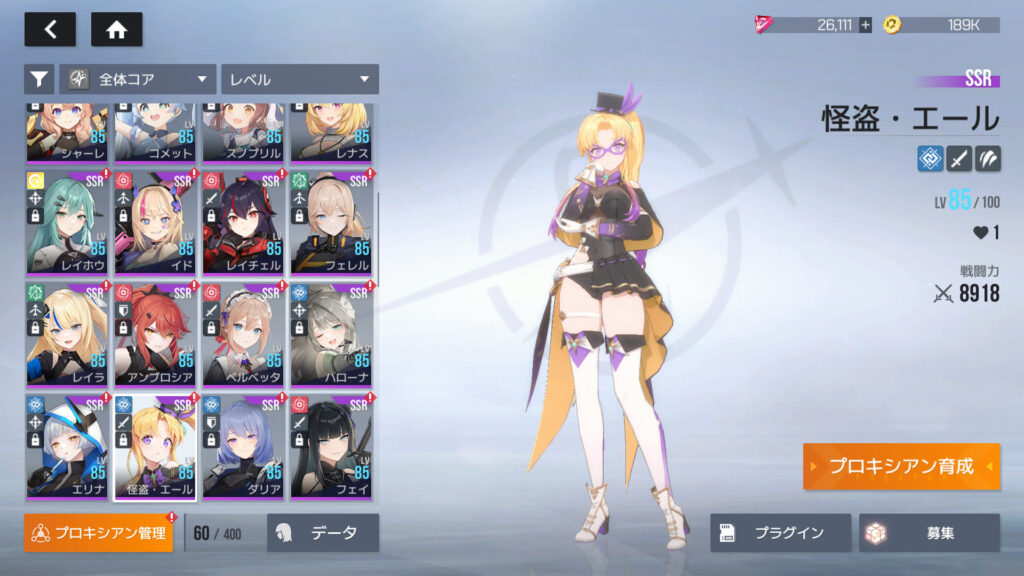Start プロキシアン育成 training
The width and height of the screenshot is (1024, 576).
click(900, 467)
